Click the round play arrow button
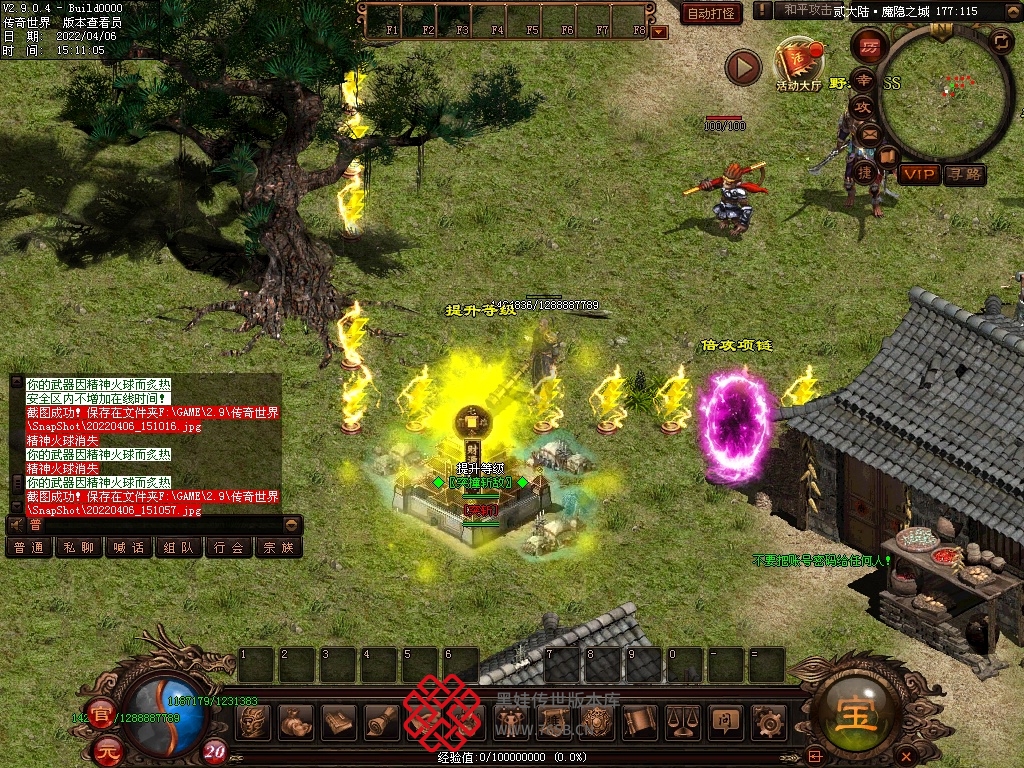 (743, 67)
